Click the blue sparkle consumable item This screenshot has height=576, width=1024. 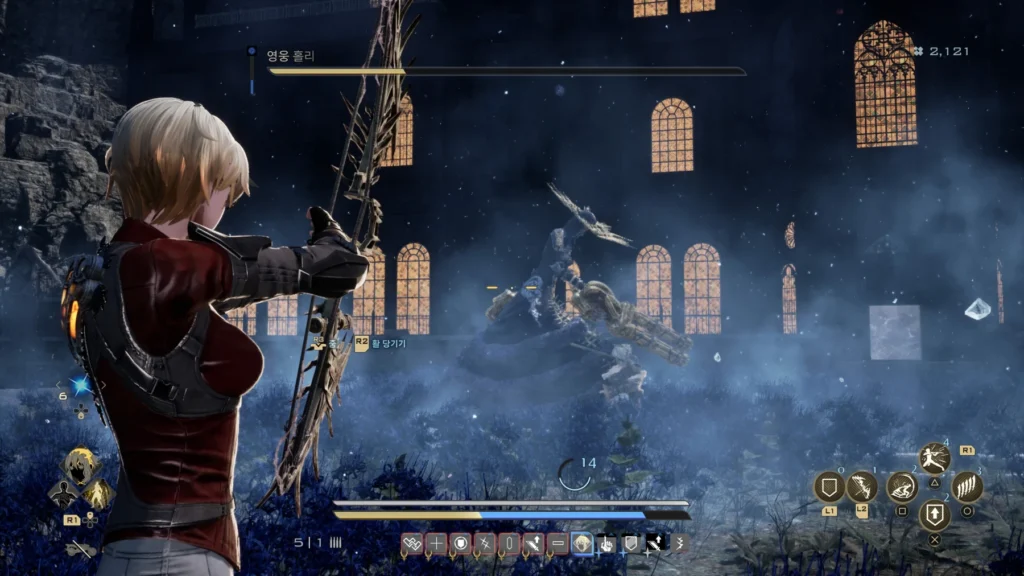[x=80, y=386]
